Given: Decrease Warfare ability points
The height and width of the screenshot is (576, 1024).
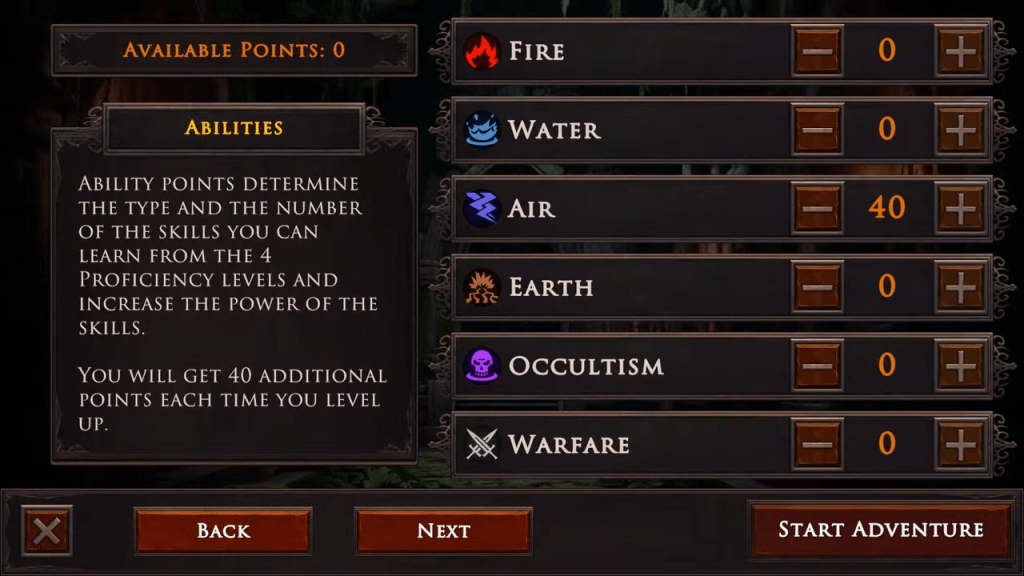Looking at the screenshot, I should 817,444.
